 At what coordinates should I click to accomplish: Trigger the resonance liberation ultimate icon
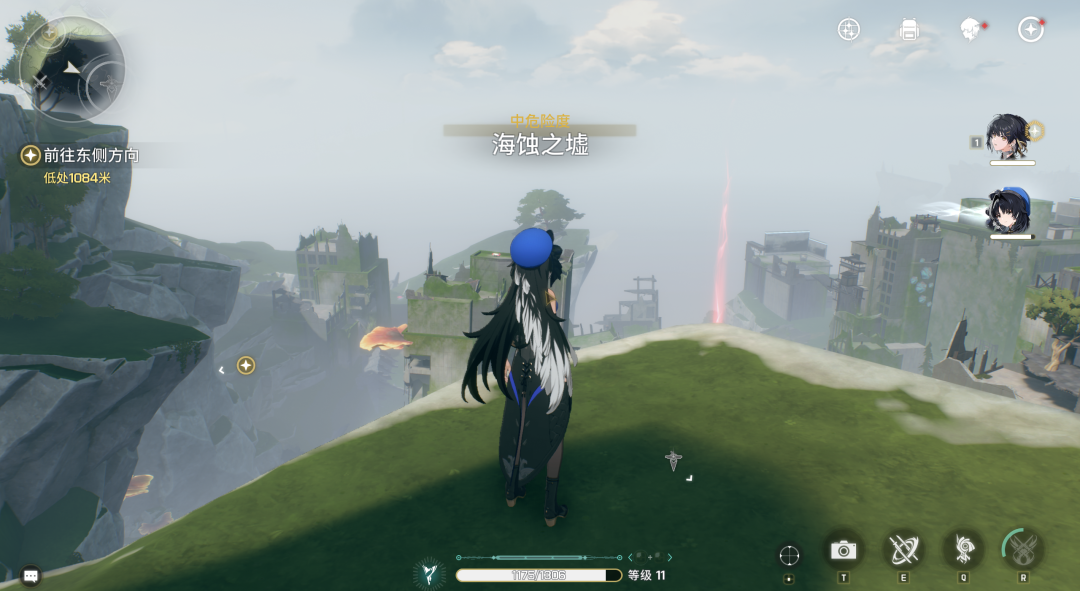click(x=1023, y=549)
